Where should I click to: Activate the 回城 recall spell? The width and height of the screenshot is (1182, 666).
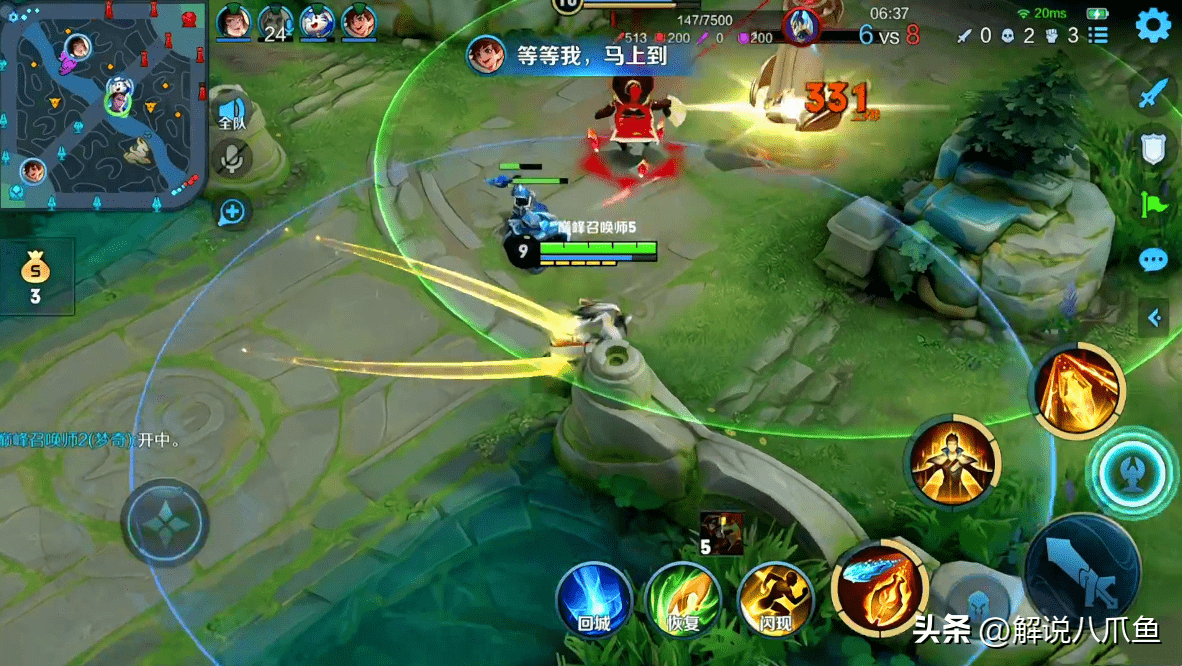[594, 600]
